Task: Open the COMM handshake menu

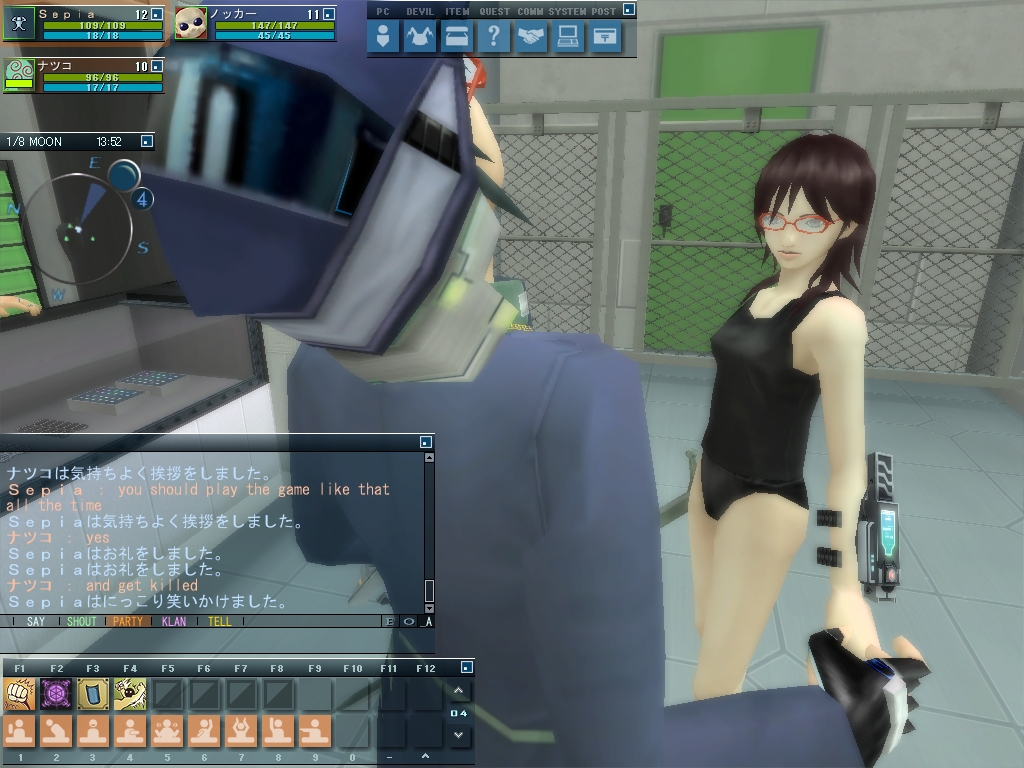Action: click(x=531, y=38)
